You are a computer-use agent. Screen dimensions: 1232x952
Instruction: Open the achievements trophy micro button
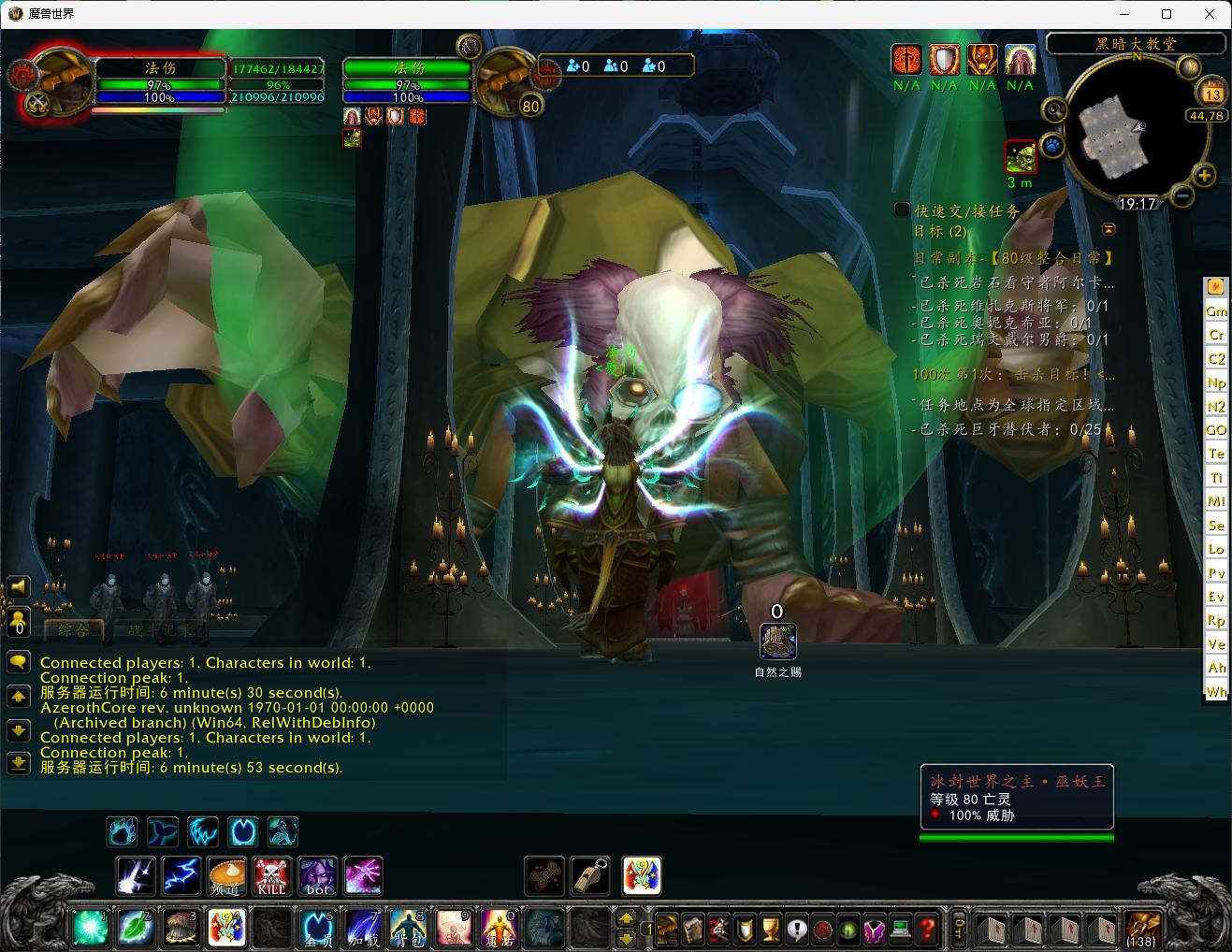770,929
